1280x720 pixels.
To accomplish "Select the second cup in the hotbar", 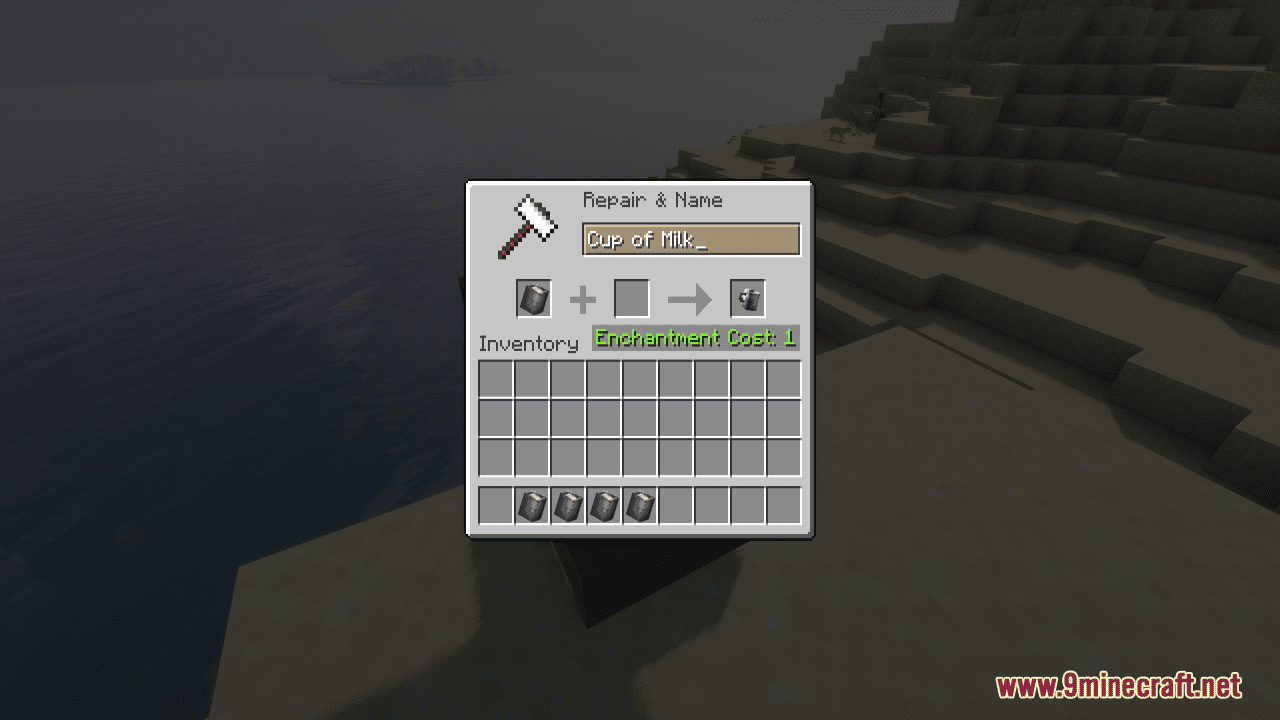I will 569,506.
